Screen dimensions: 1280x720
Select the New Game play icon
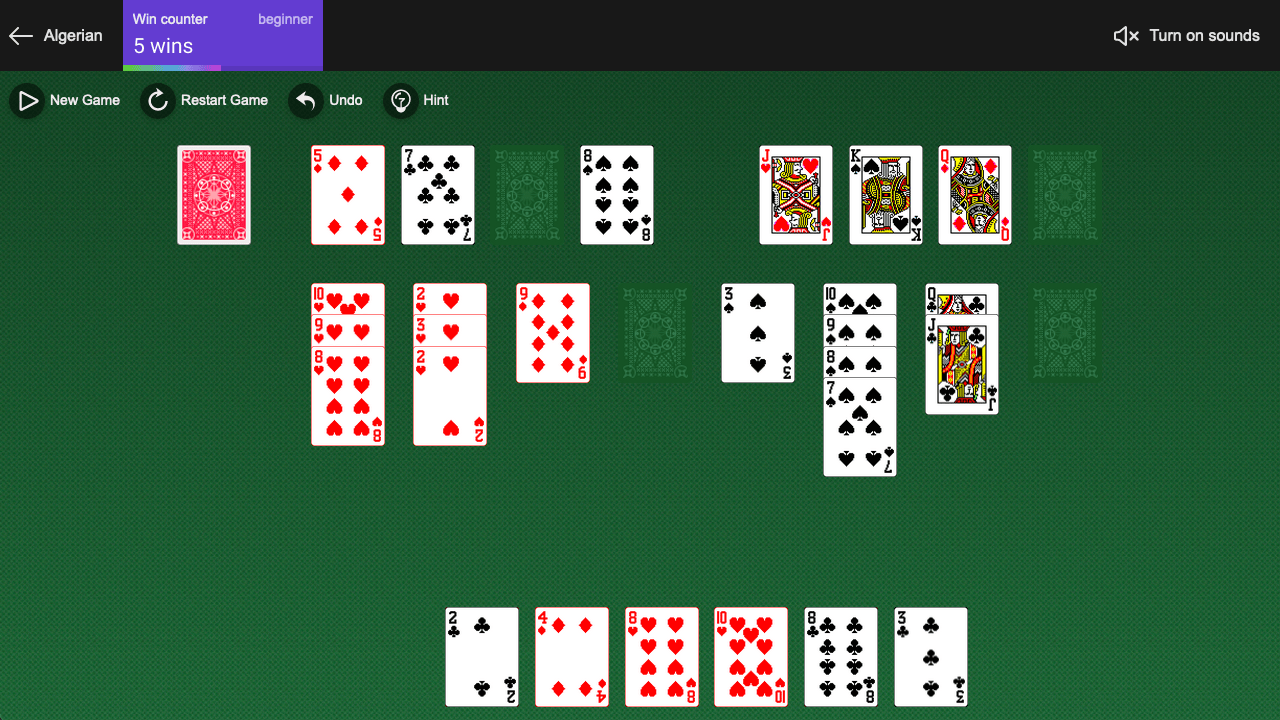[27, 100]
